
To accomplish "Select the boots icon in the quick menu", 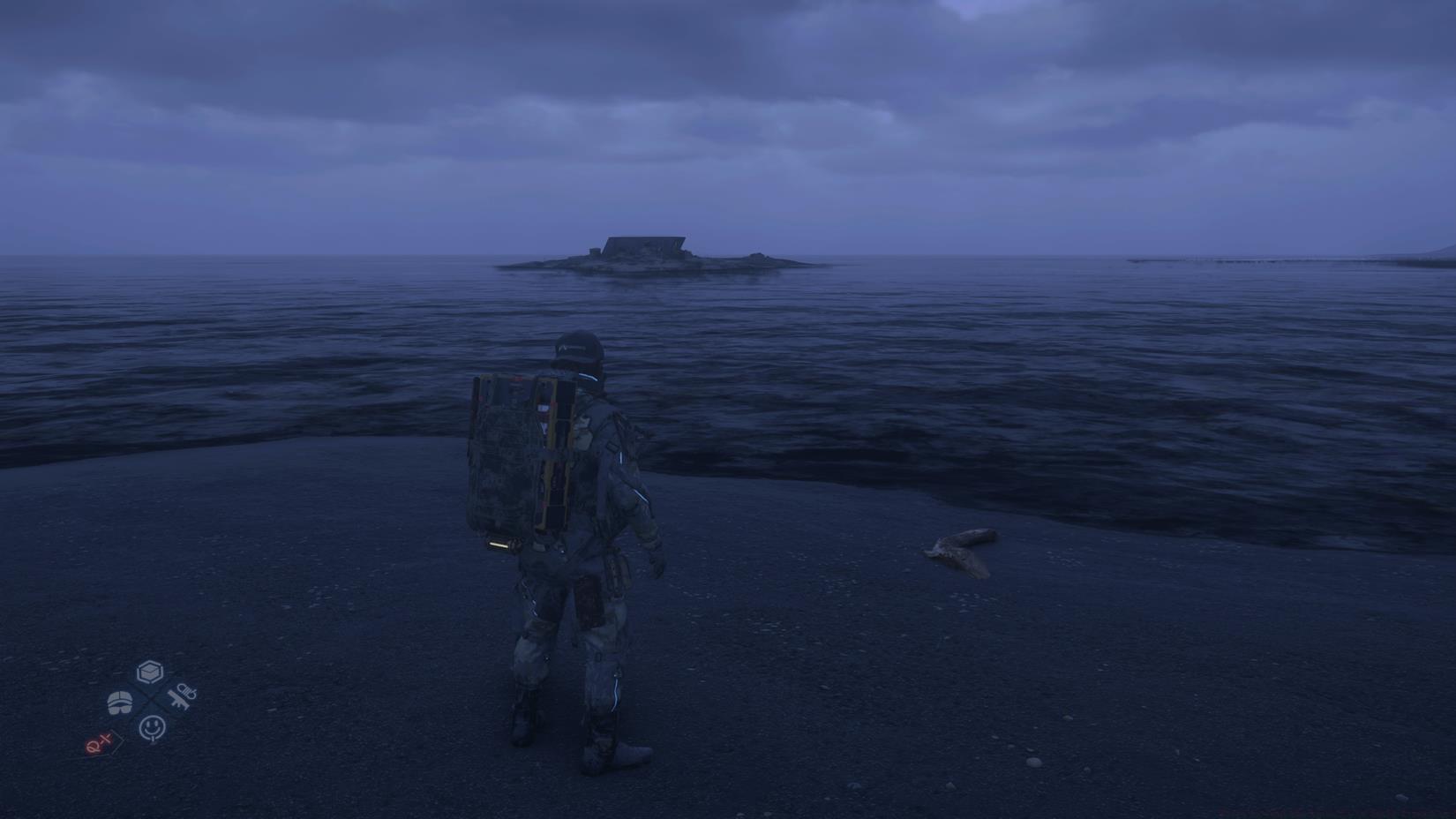I will 120,703.
